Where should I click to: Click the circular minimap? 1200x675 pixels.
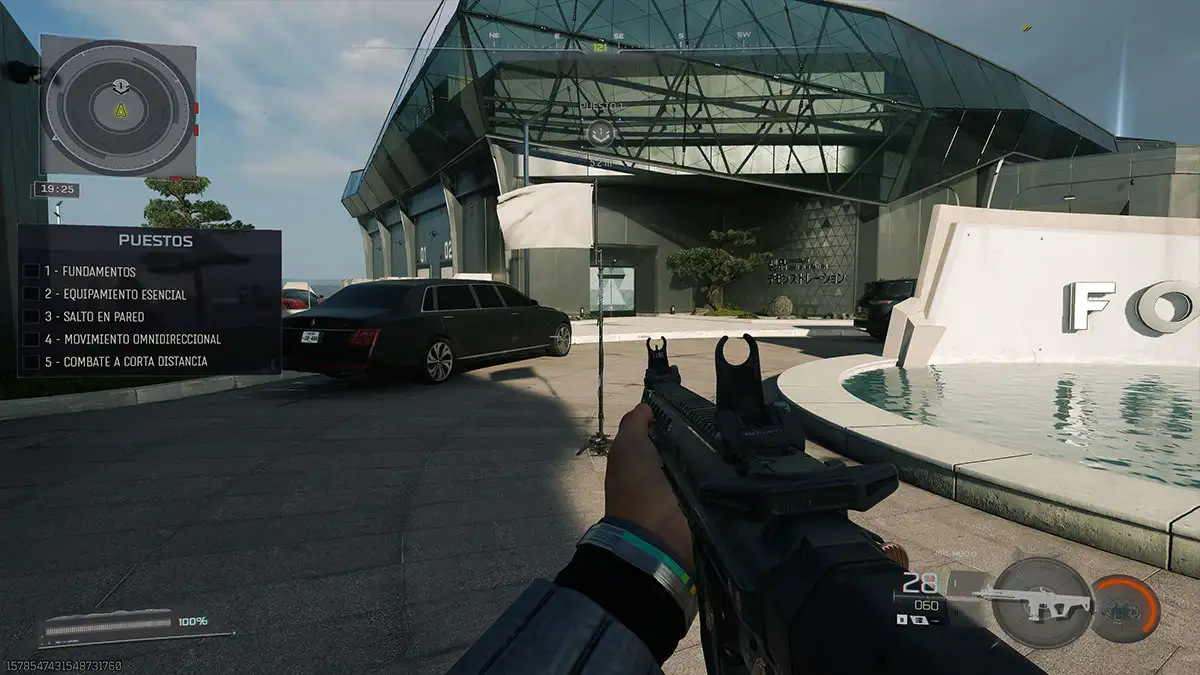[x=118, y=107]
